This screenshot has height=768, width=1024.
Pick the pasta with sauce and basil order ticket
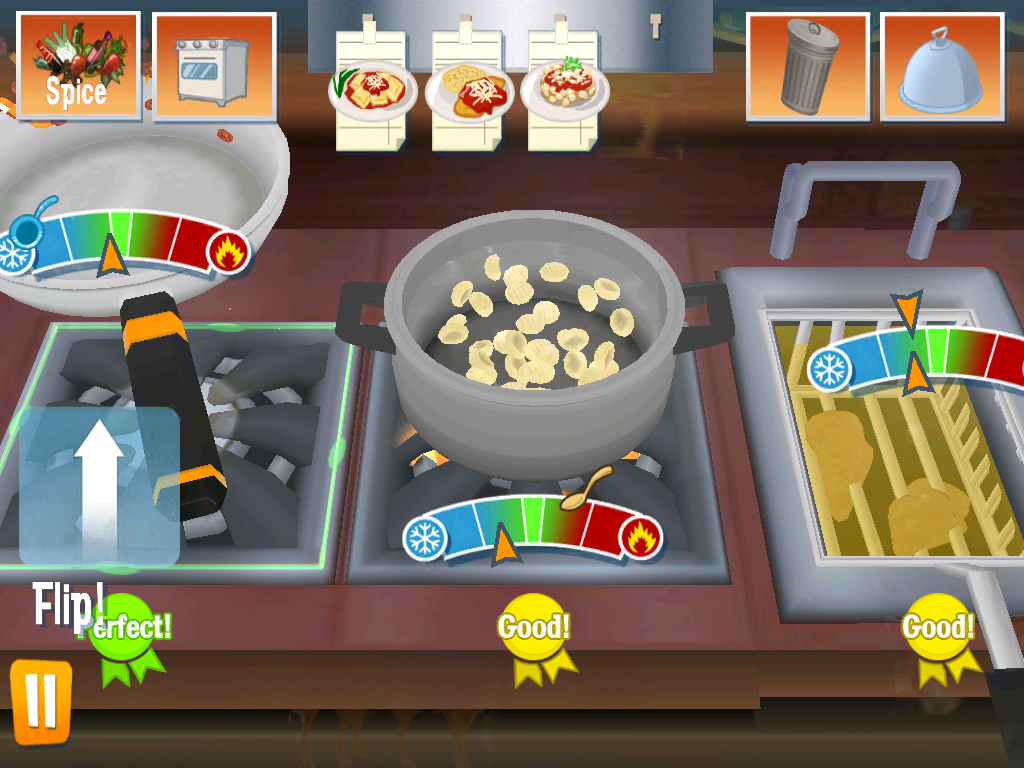(x=564, y=90)
